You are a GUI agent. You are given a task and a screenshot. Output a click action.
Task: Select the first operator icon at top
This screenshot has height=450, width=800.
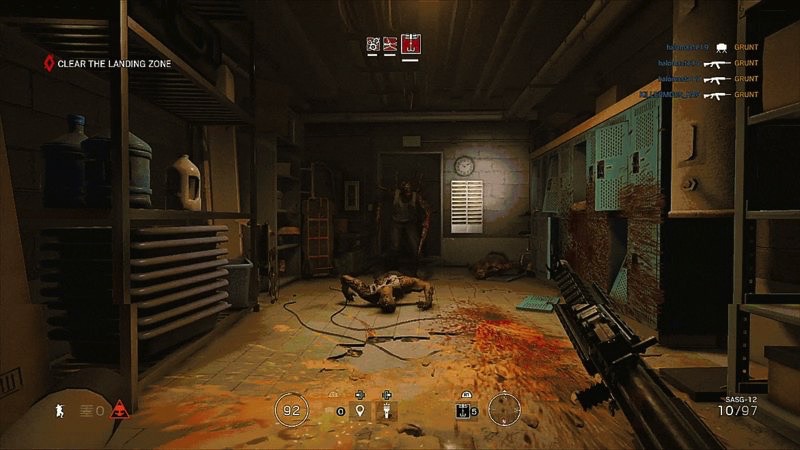(373, 44)
